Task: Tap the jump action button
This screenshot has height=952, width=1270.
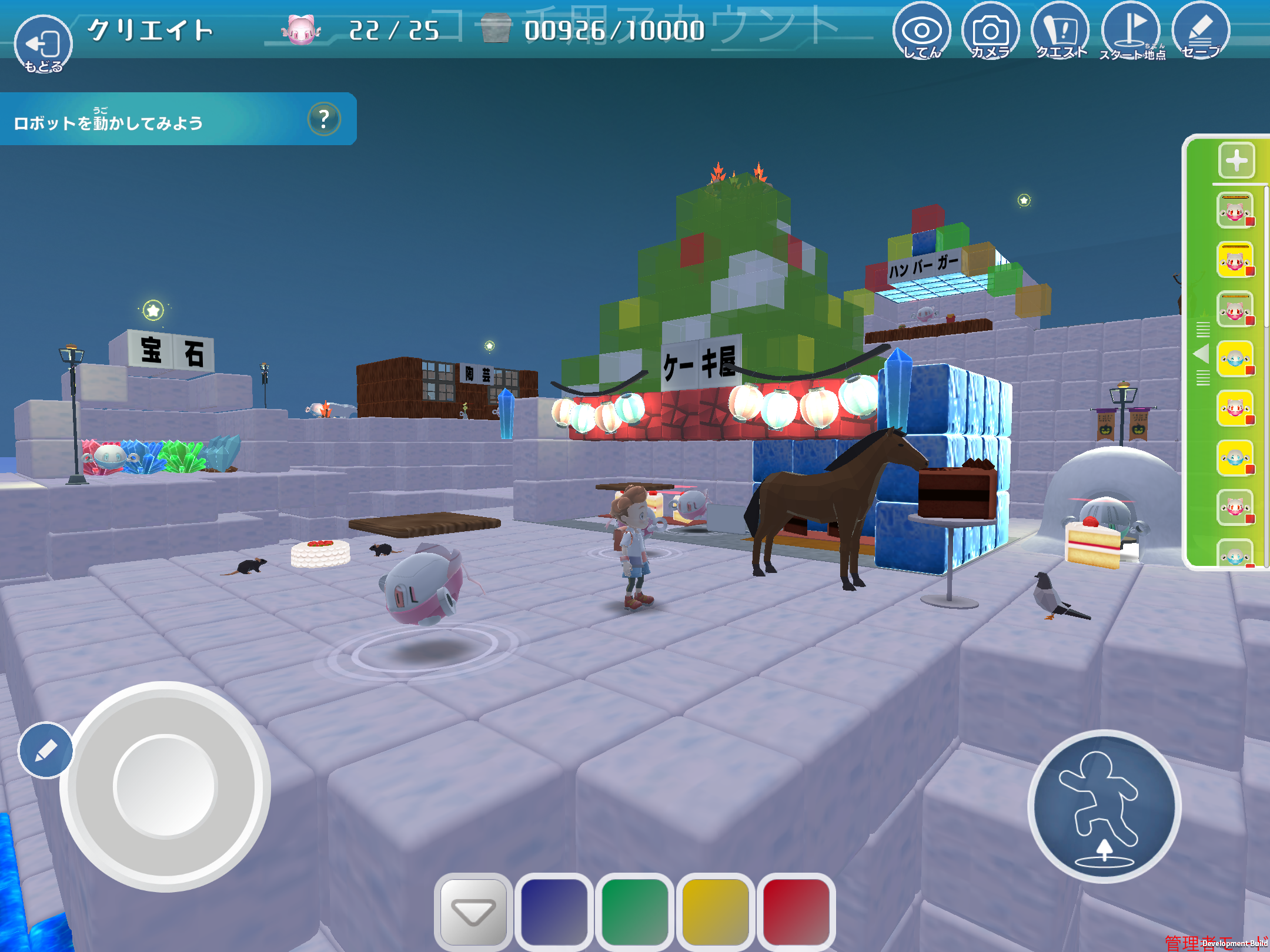Action: [1104, 806]
